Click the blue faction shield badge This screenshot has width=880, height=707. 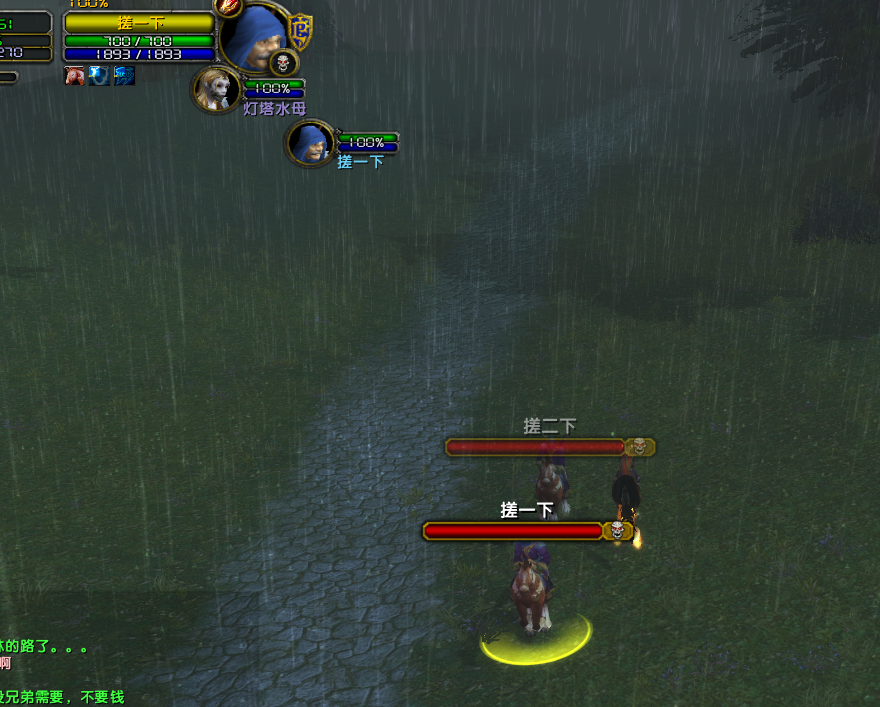301,32
